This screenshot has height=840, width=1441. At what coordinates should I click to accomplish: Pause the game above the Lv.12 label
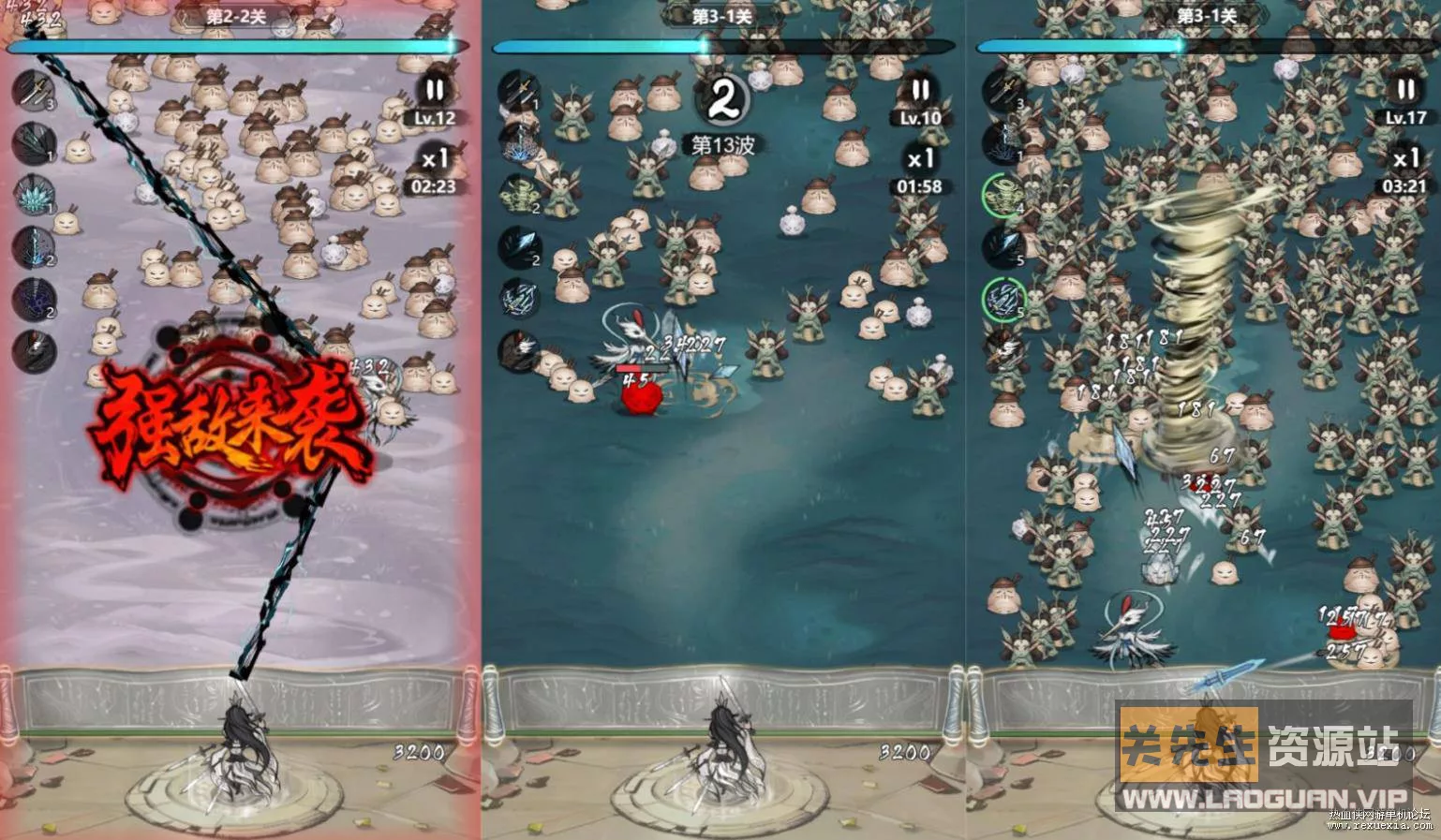click(x=434, y=92)
